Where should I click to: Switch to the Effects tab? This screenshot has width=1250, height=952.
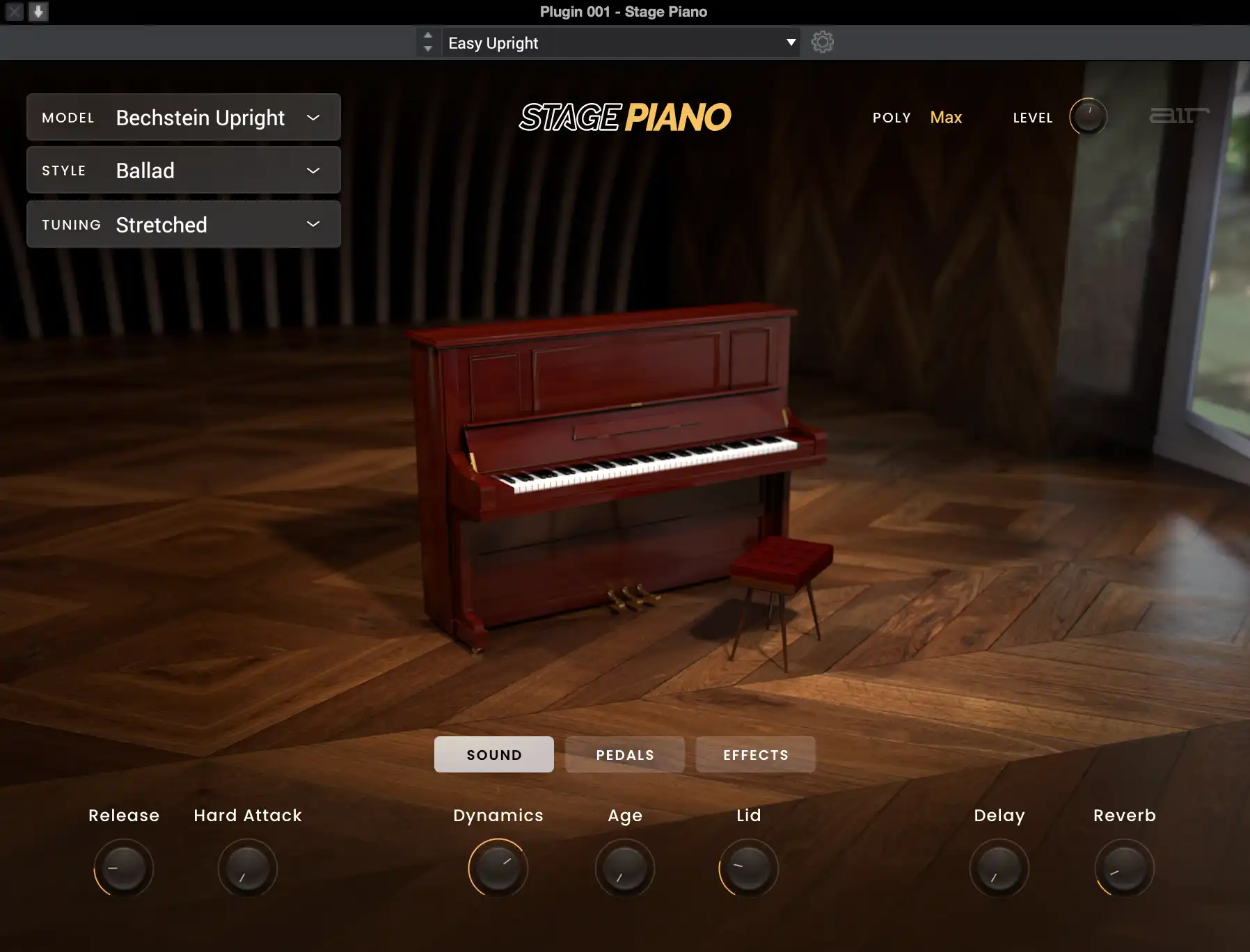click(755, 754)
